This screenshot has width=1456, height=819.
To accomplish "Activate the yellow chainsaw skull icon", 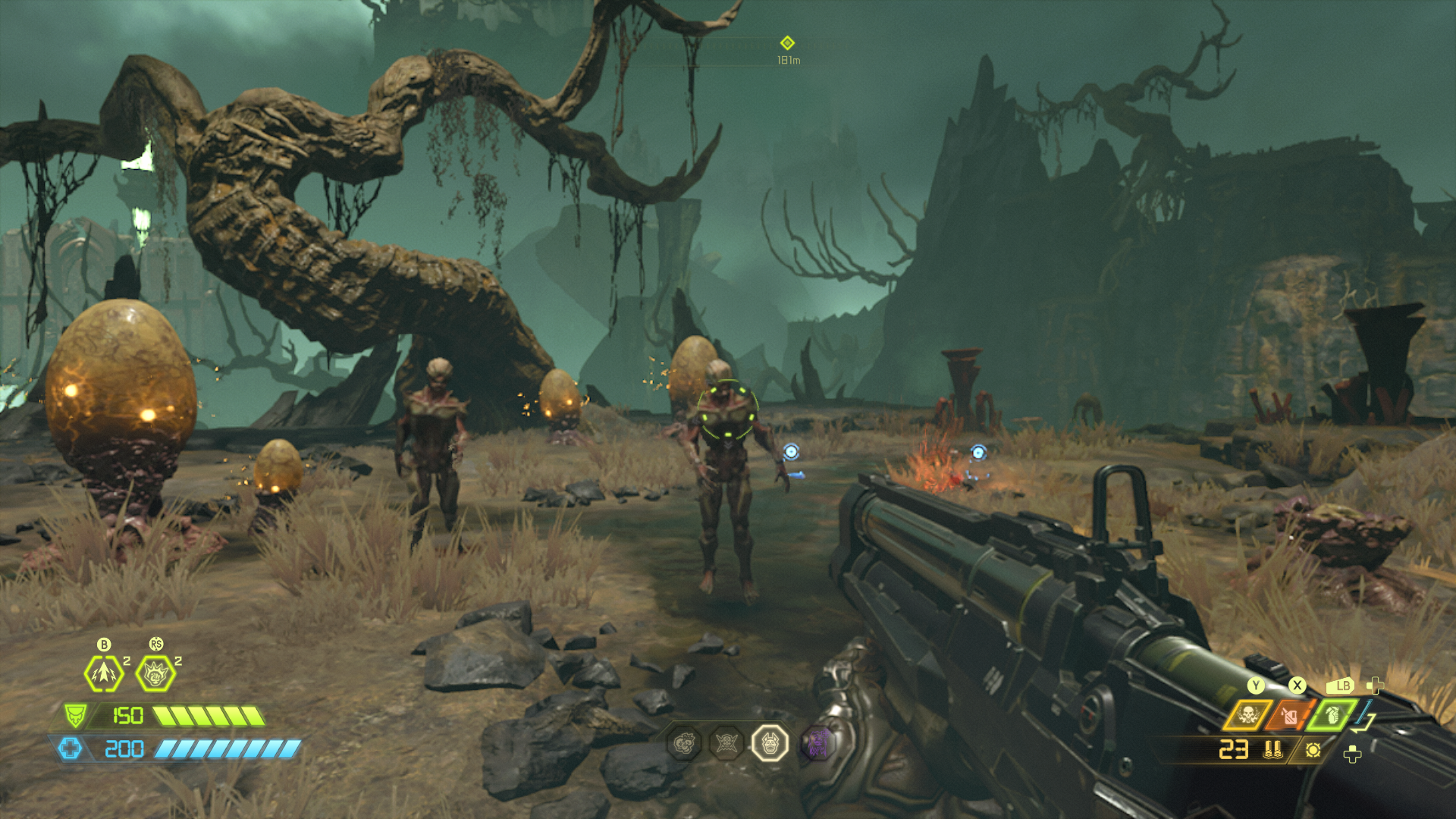I will (x=1248, y=715).
